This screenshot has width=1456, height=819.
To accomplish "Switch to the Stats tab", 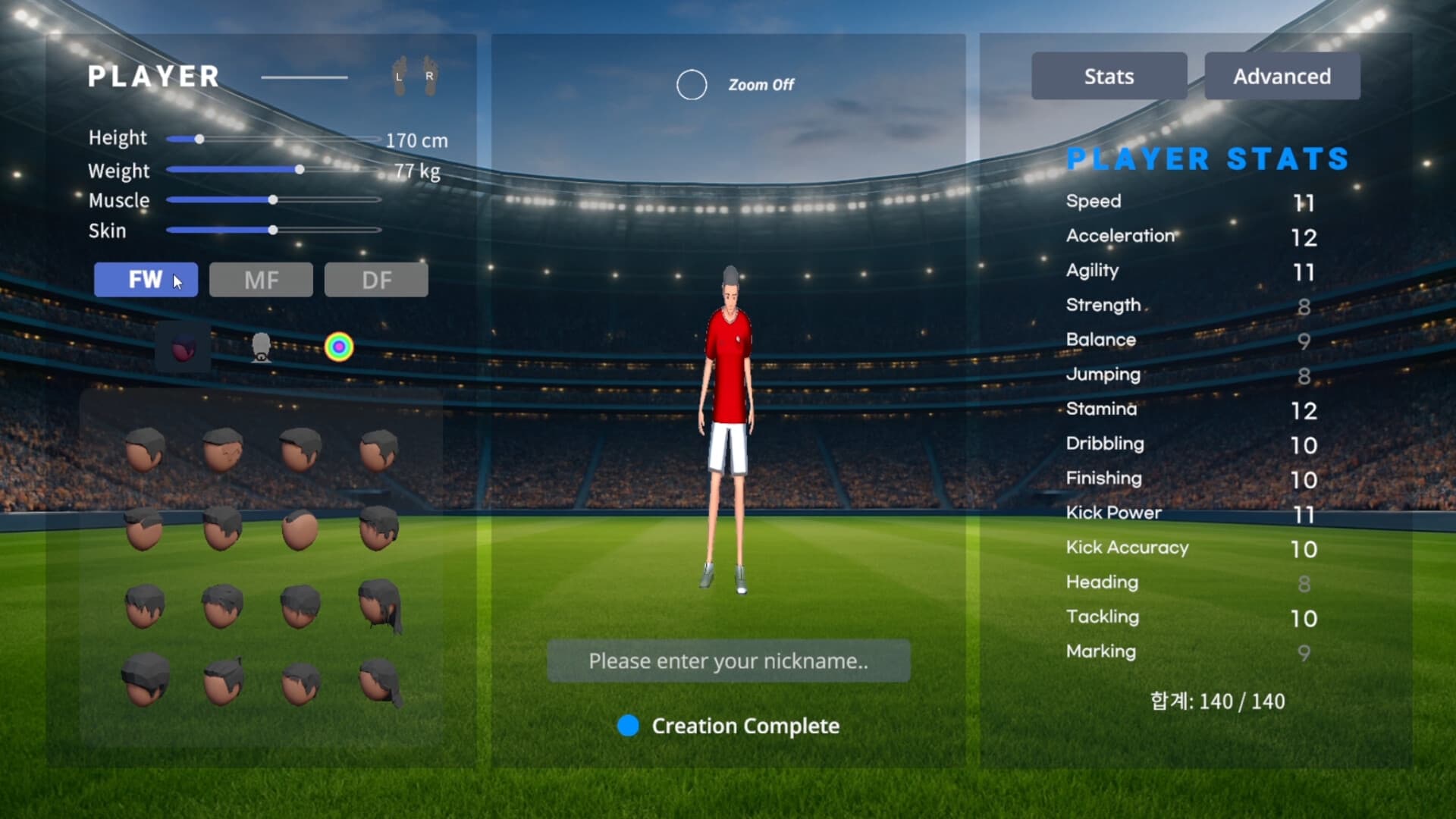I will [1109, 76].
